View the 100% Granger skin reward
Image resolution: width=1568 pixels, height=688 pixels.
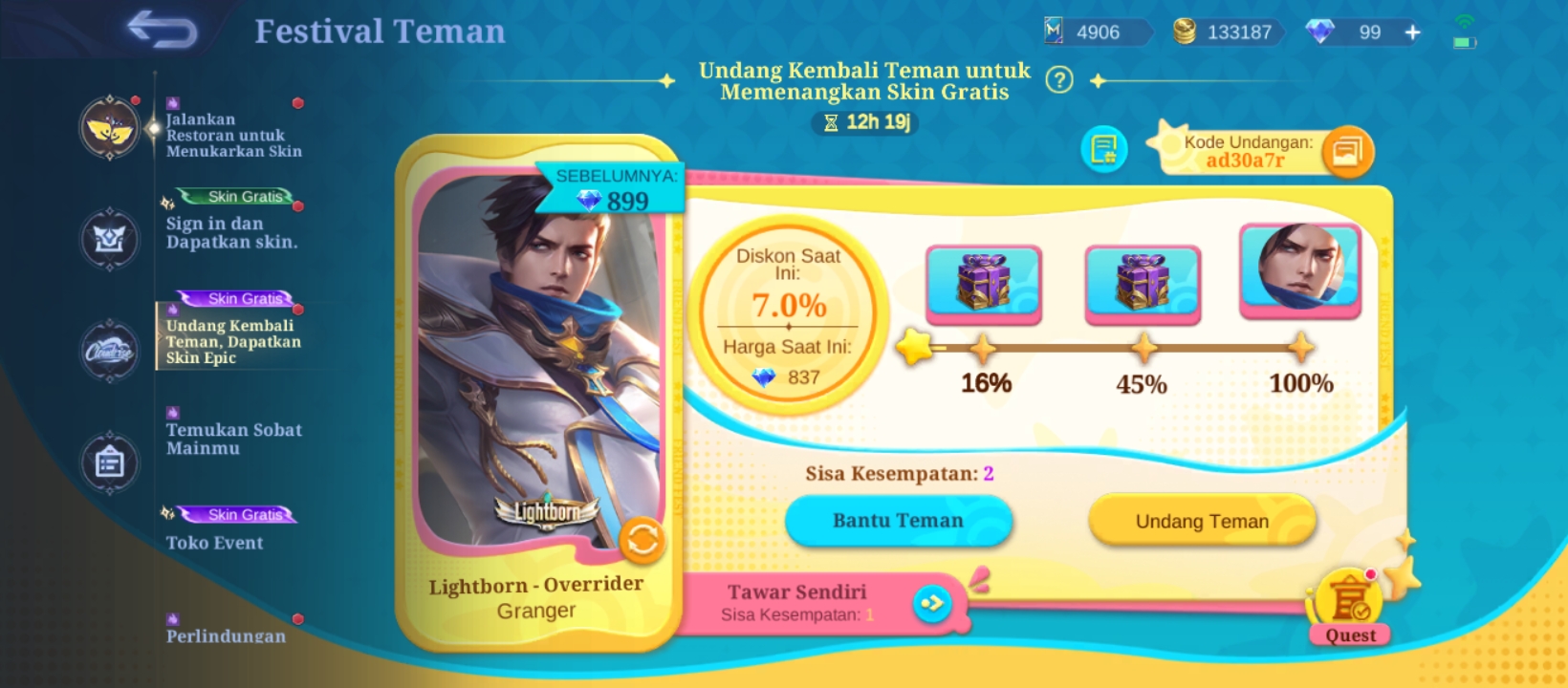click(1300, 269)
